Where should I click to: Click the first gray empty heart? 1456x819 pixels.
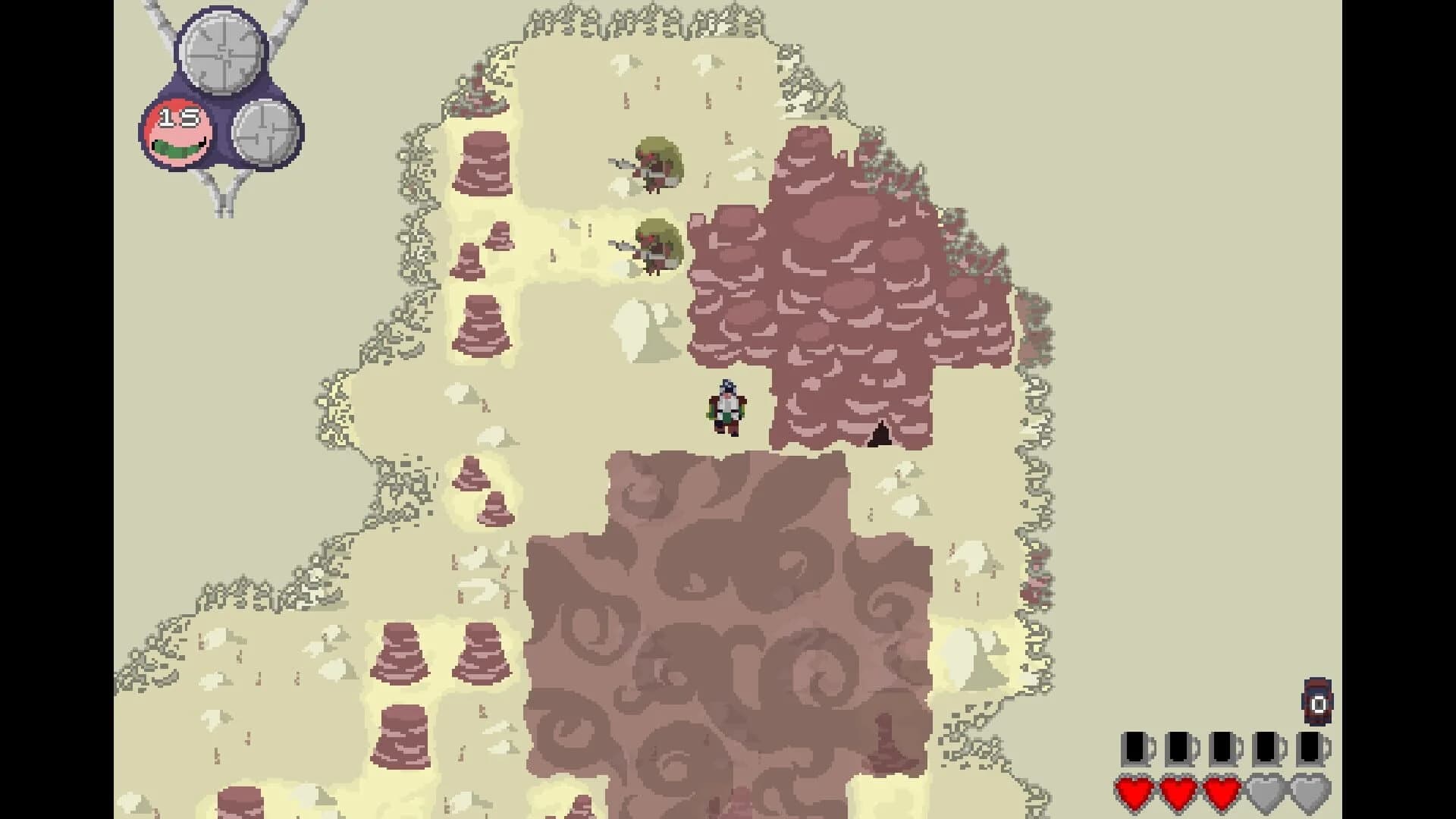tap(1266, 794)
